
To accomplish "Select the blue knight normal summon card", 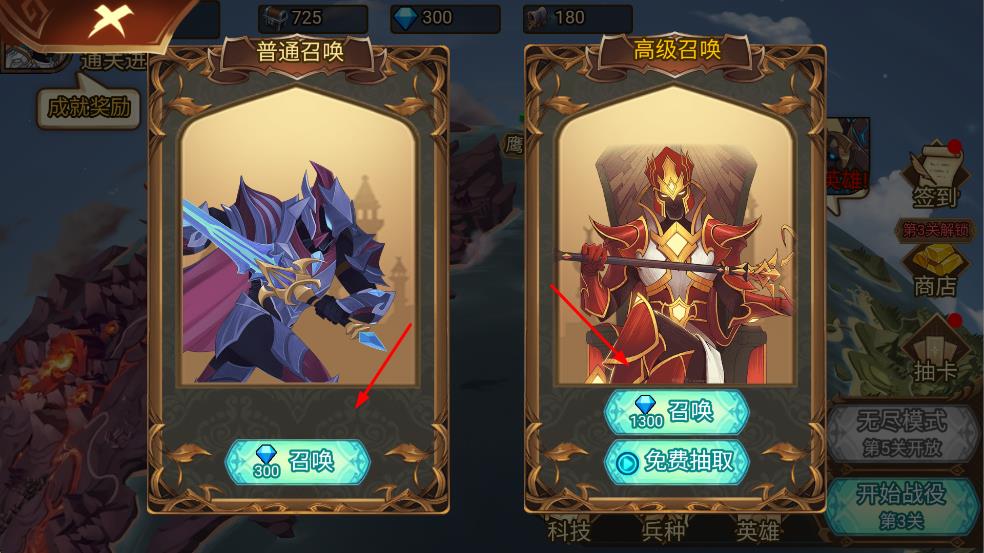I will pos(297,250).
